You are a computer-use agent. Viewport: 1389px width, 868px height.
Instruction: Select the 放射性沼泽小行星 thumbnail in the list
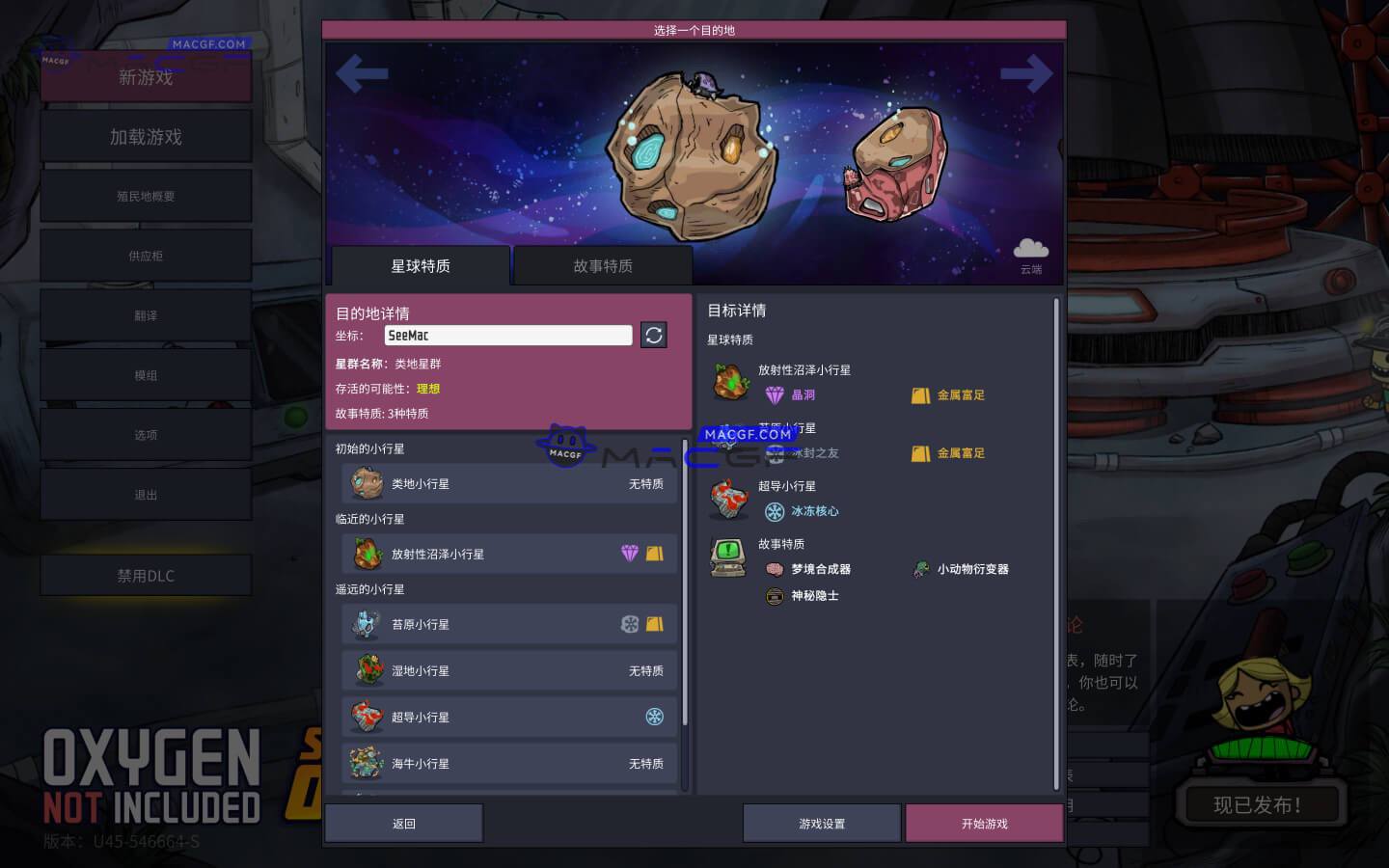pyautogui.click(x=368, y=554)
